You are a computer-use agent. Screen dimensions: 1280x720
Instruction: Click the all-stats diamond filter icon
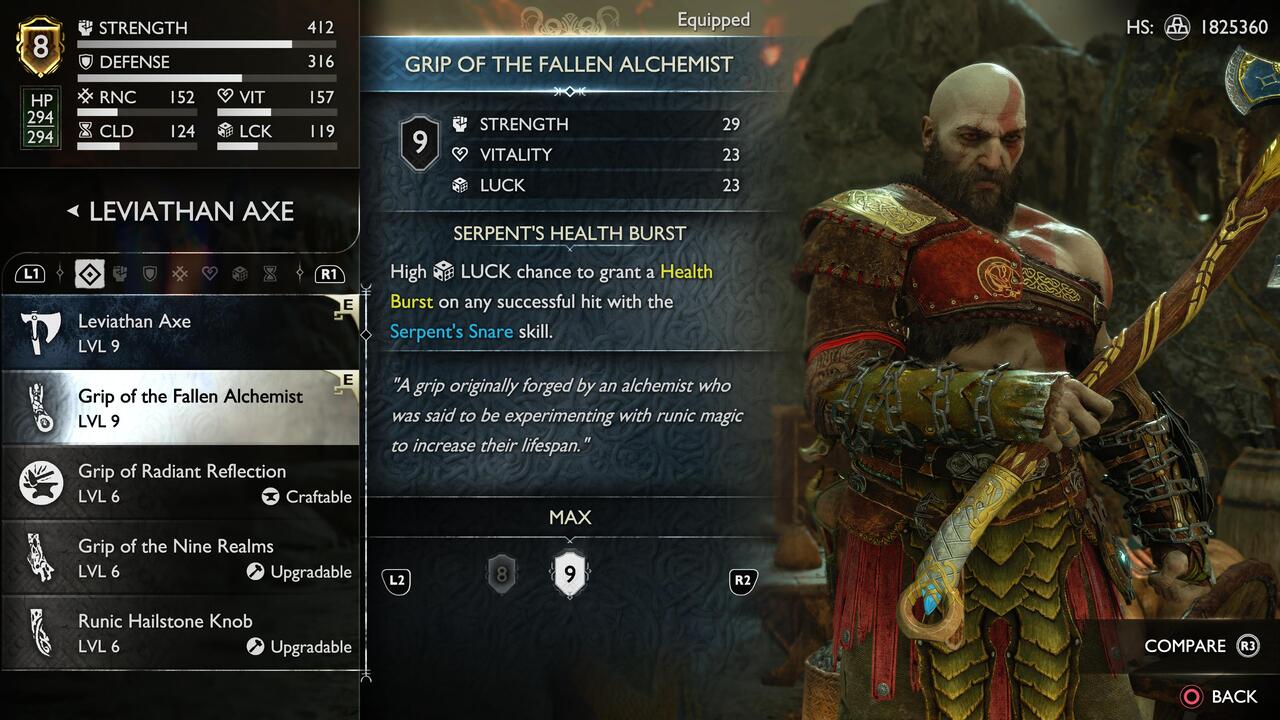(x=89, y=273)
